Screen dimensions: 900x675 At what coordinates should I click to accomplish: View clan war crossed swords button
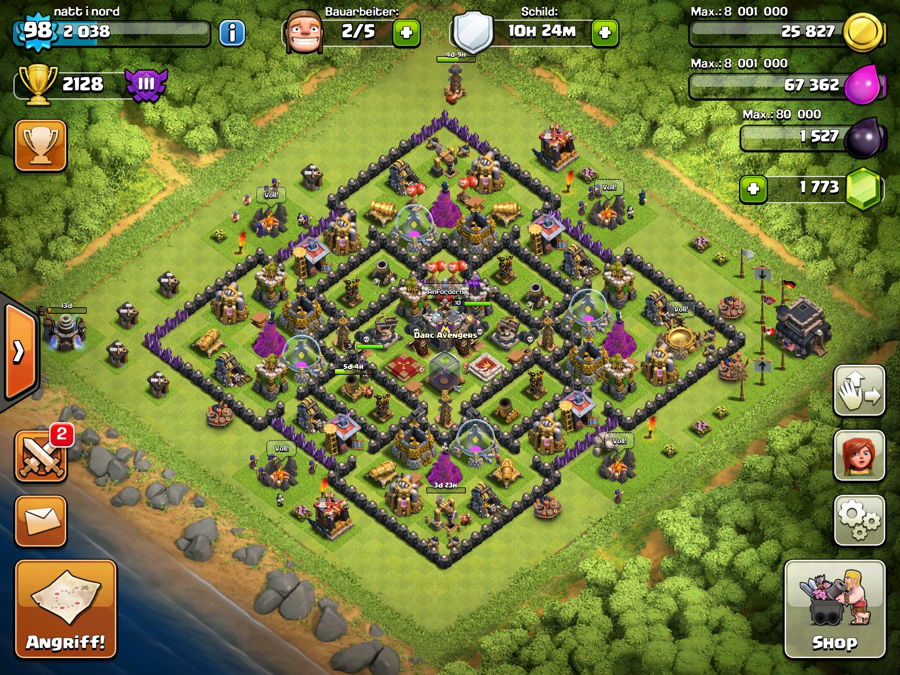tap(41, 456)
